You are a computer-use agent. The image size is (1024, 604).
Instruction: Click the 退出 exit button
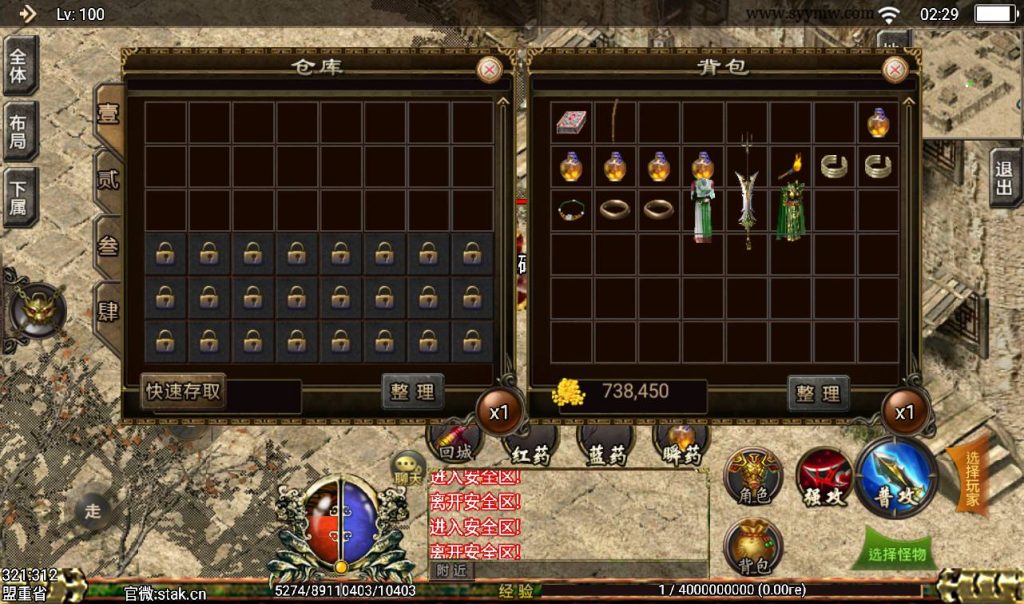[x=1005, y=178]
